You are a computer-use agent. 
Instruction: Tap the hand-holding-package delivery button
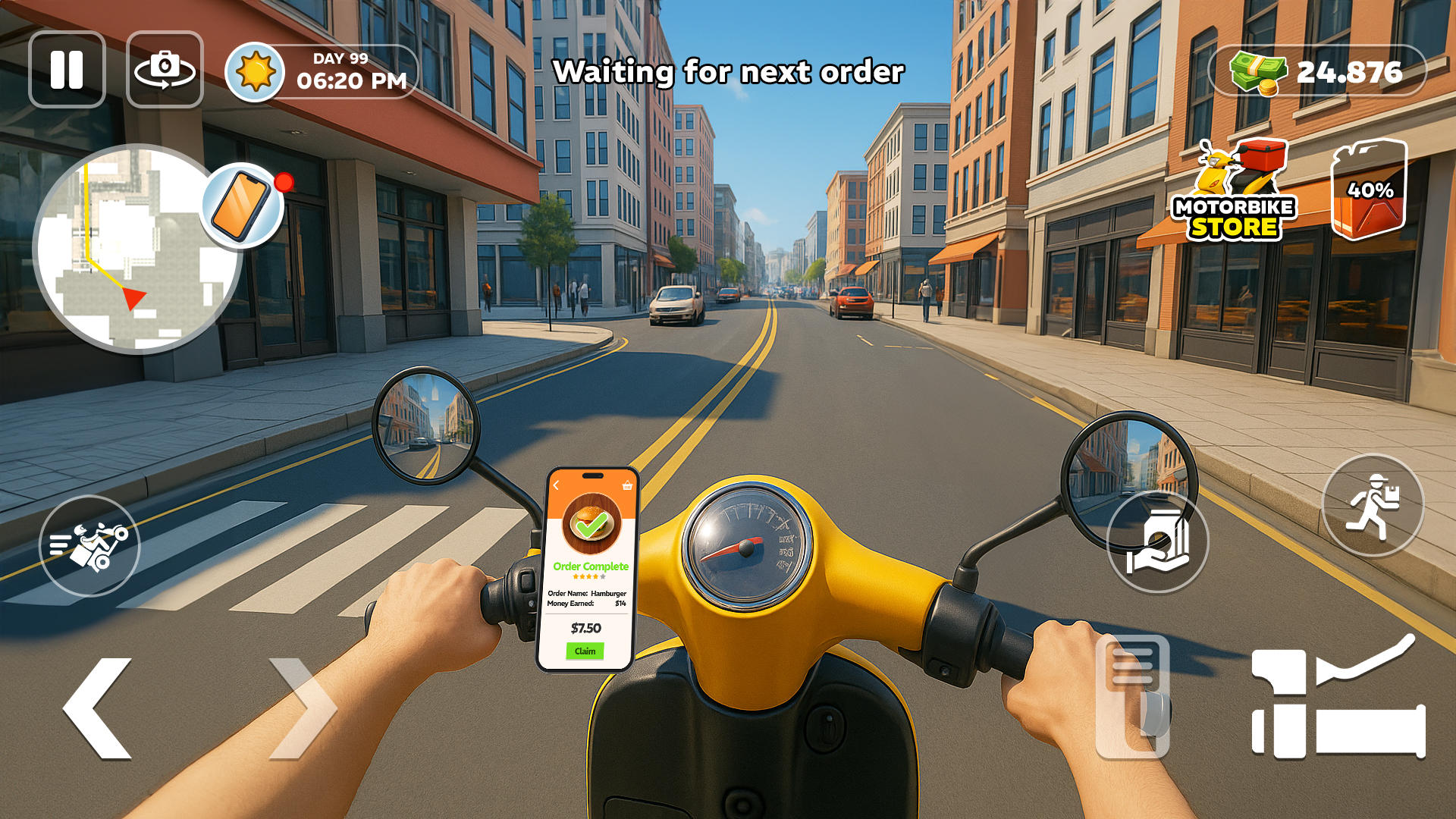[1157, 543]
